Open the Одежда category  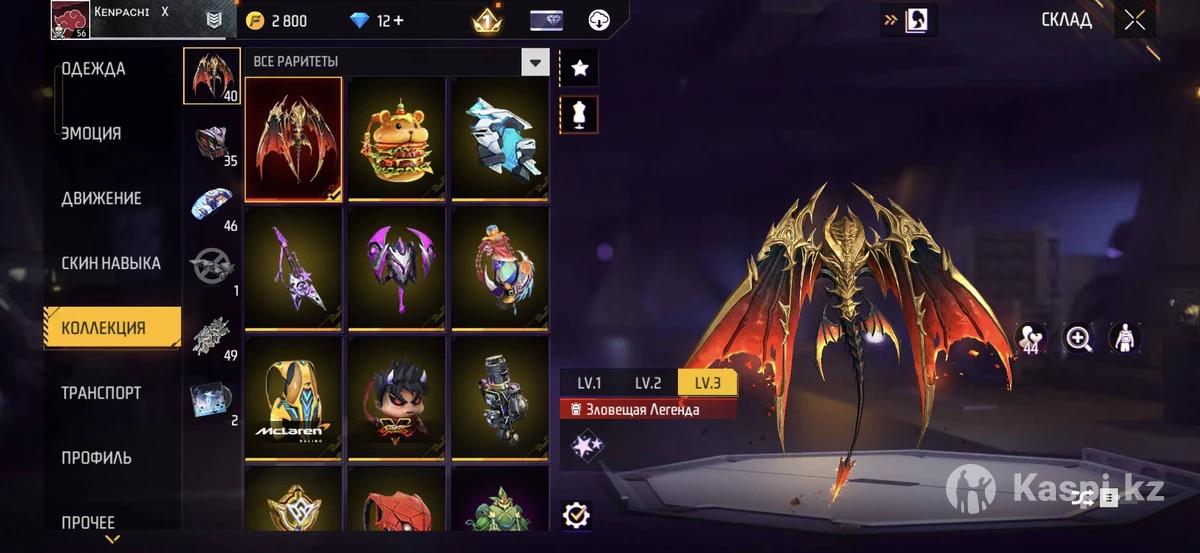pyautogui.click(x=94, y=69)
